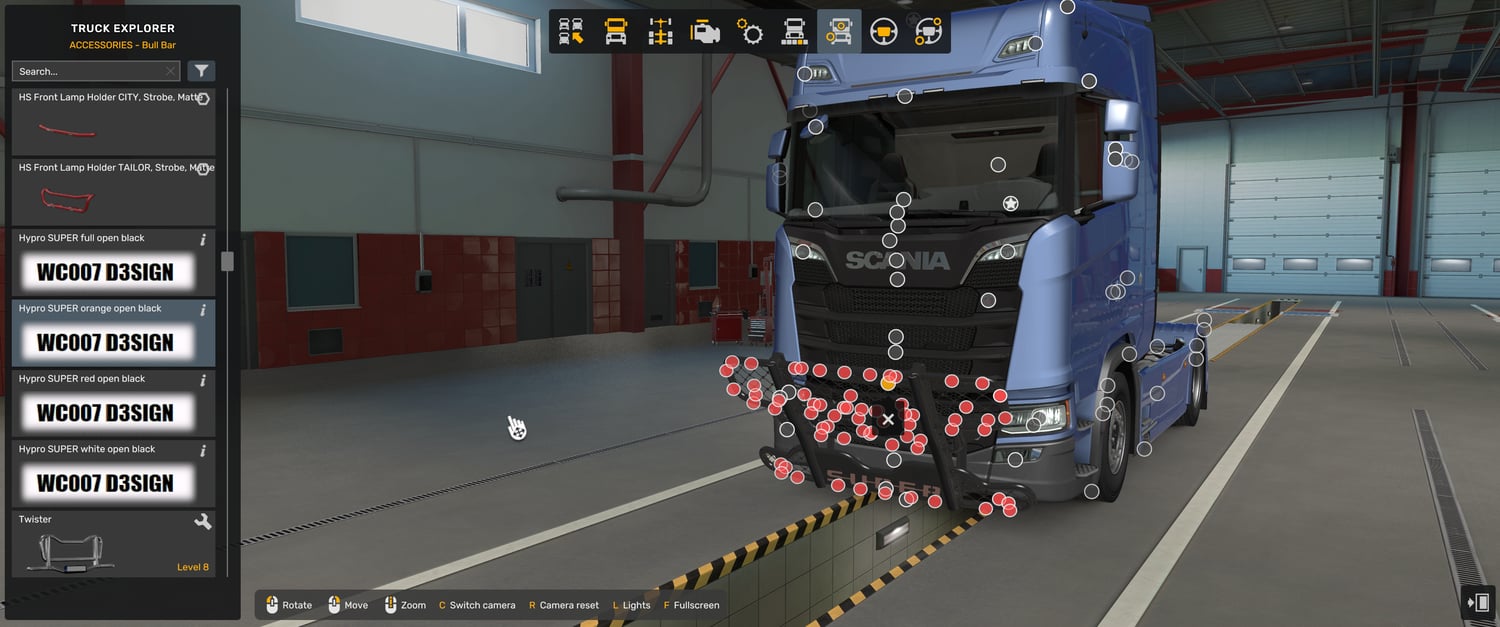1500x627 pixels.
Task: Open the accessory filter options
Action: (201, 71)
